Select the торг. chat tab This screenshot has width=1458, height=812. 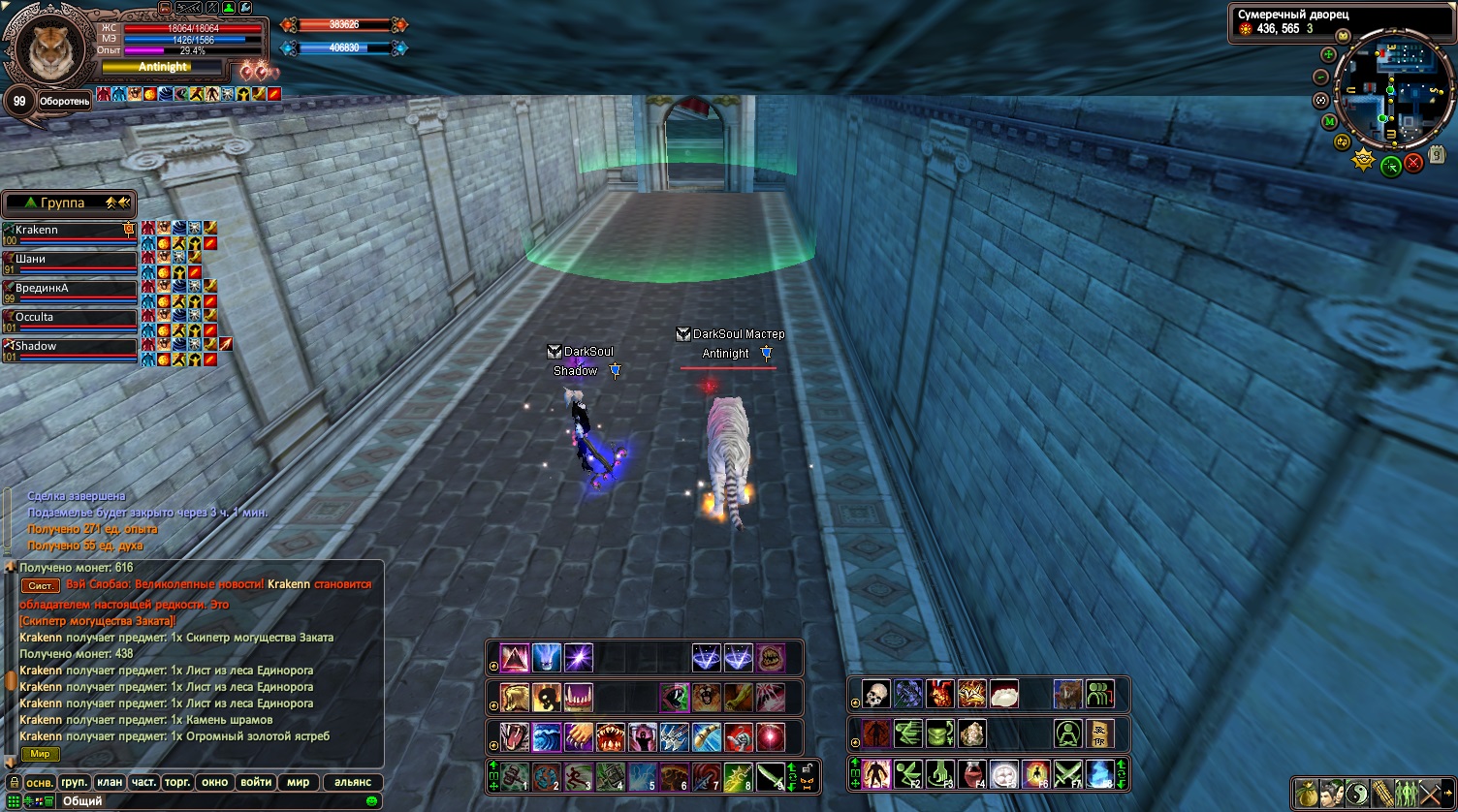click(x=177, y=783)
